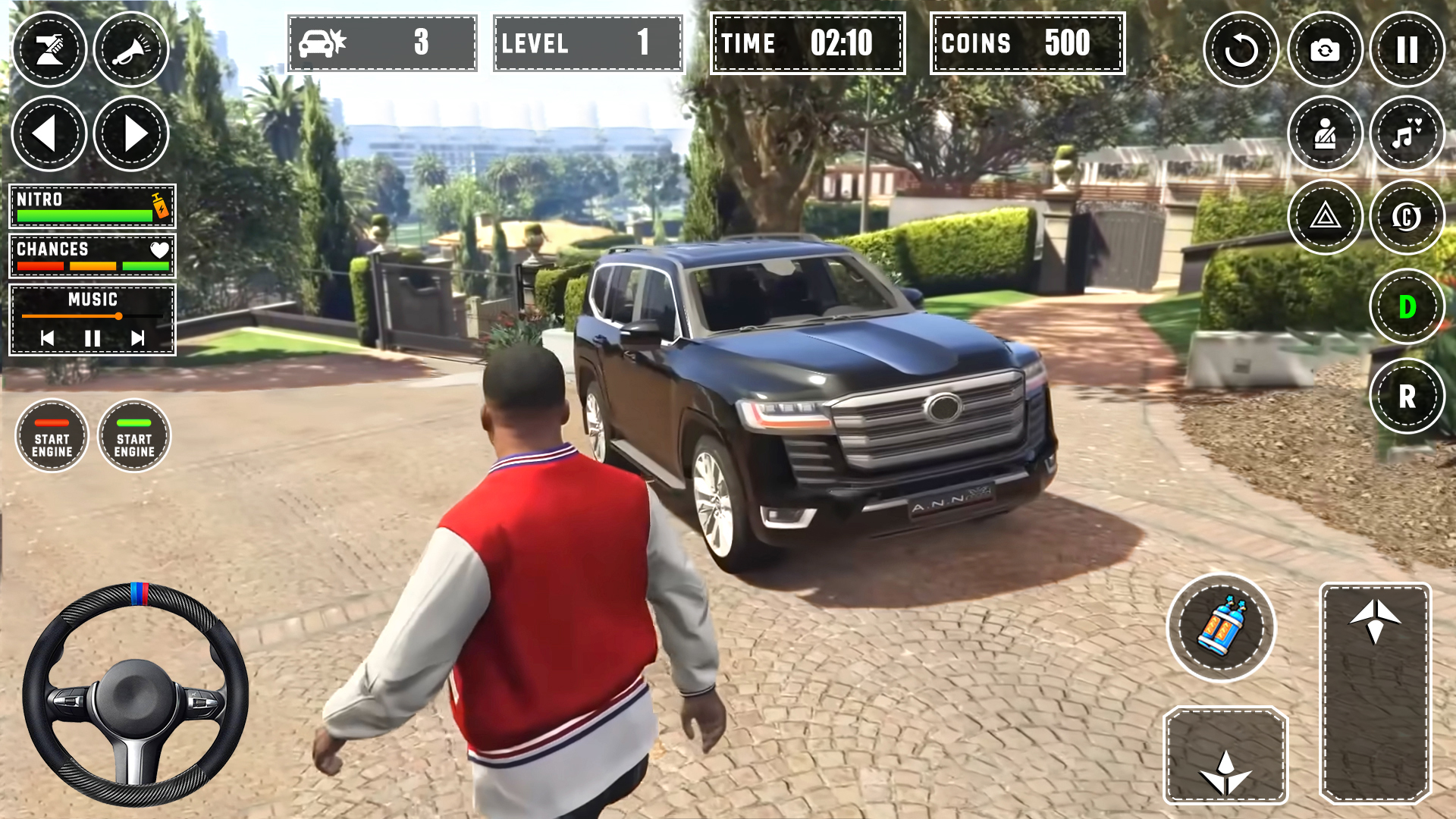Turn on the left arrow indicator
The image size is (1456, 819).
click(49, 134)
